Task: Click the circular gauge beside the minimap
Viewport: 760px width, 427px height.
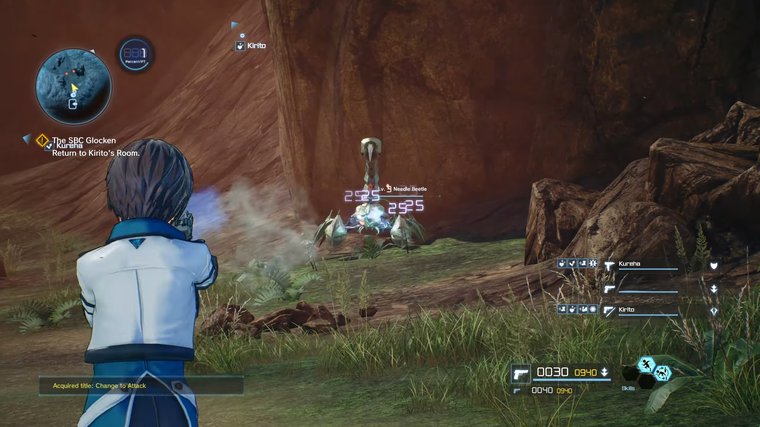Action: click(135, 55)
